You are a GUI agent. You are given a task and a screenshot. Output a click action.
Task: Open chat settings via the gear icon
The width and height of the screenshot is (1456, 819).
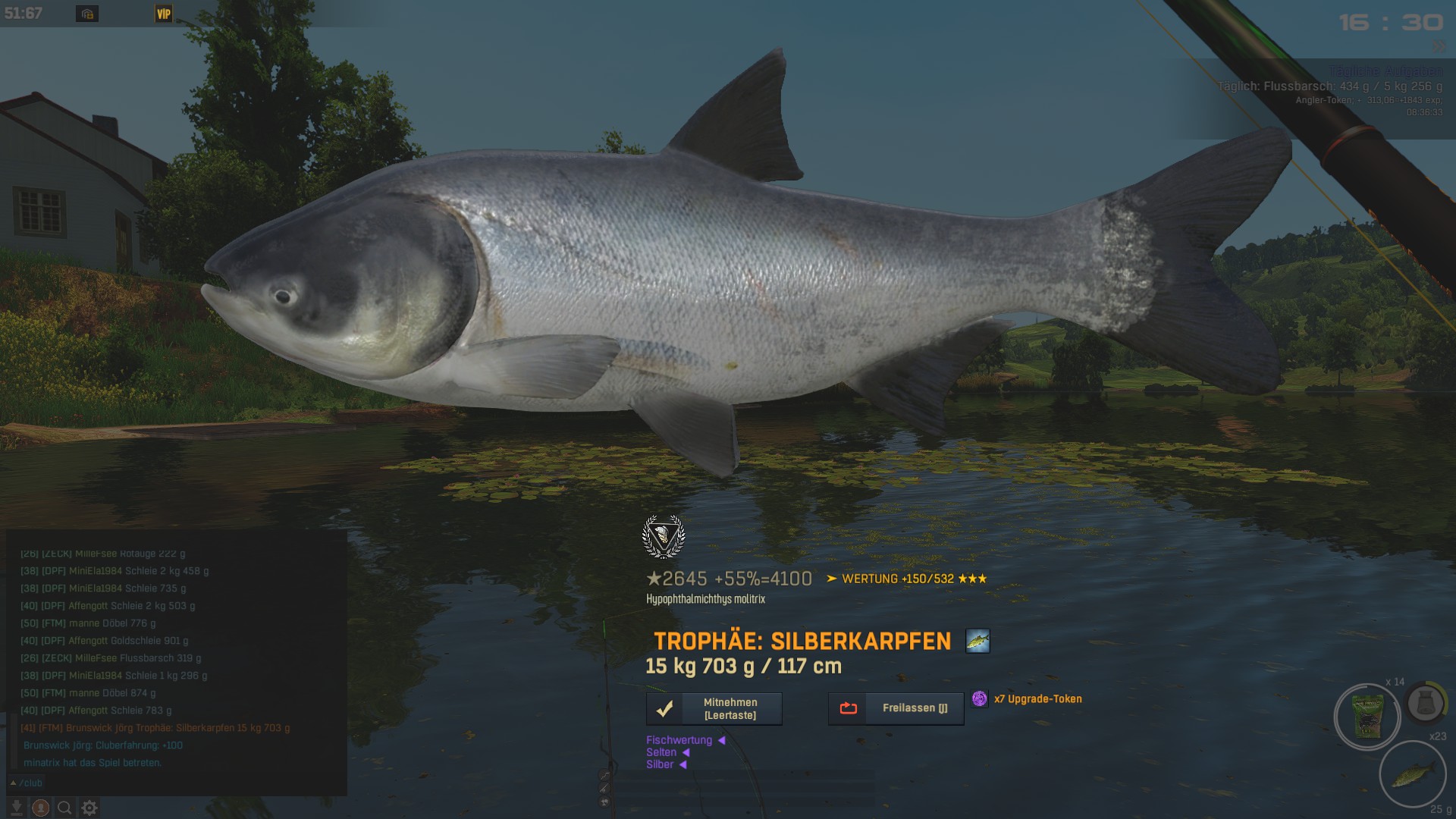89,808
